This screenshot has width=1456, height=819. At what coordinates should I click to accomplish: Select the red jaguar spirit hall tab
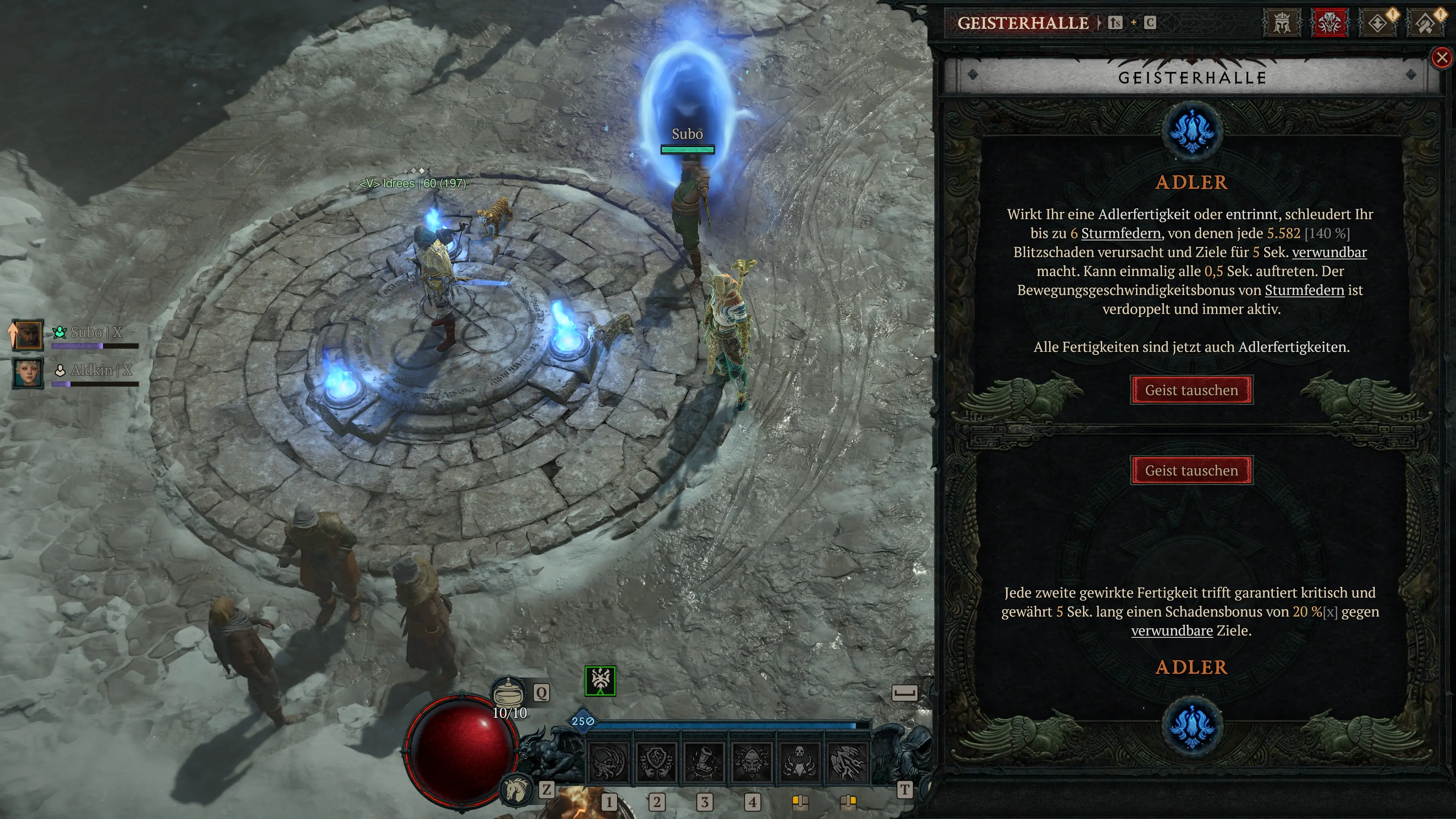point(1329,23)
